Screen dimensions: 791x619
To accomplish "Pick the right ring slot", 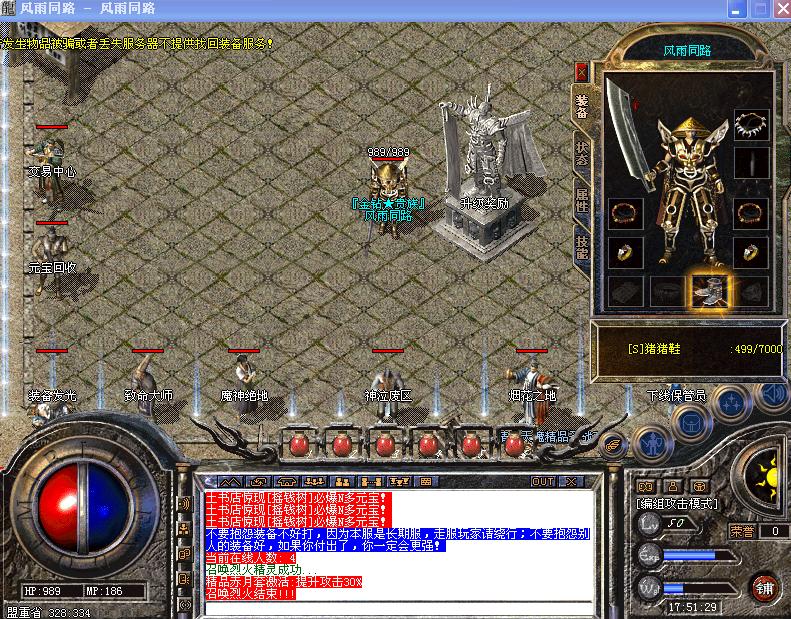I will [751, 252].
